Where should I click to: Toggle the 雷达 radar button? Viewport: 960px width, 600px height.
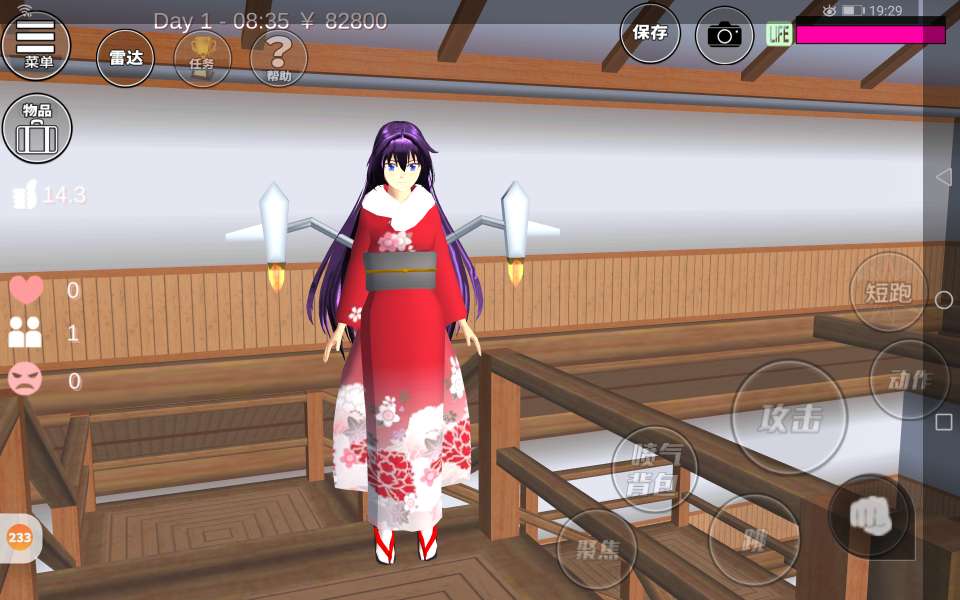tap(125, 58)
